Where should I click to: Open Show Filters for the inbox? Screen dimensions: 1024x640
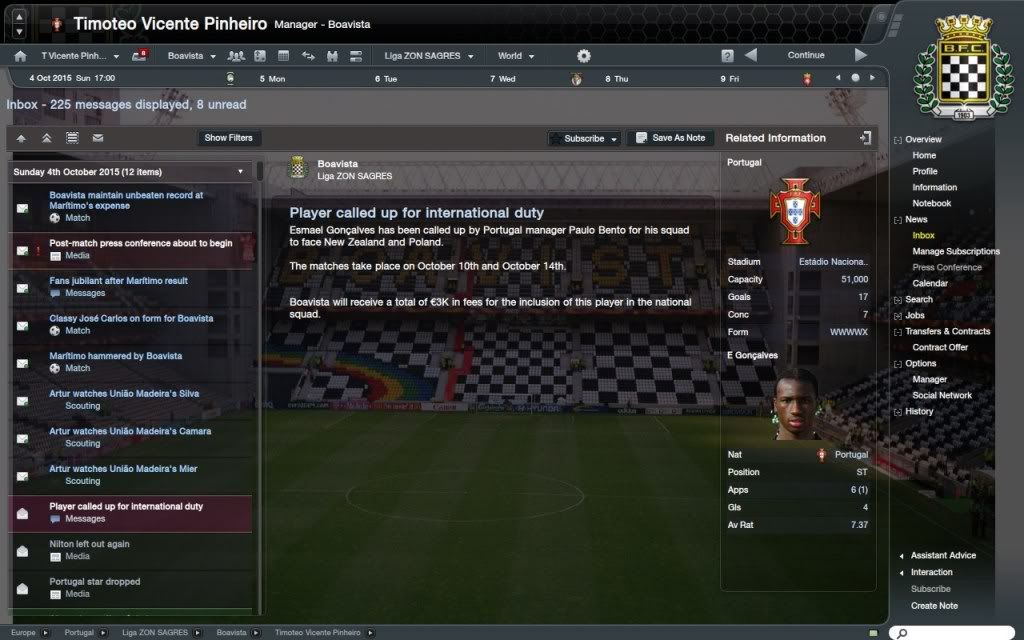pyautogui.click(x=228, y=138)
